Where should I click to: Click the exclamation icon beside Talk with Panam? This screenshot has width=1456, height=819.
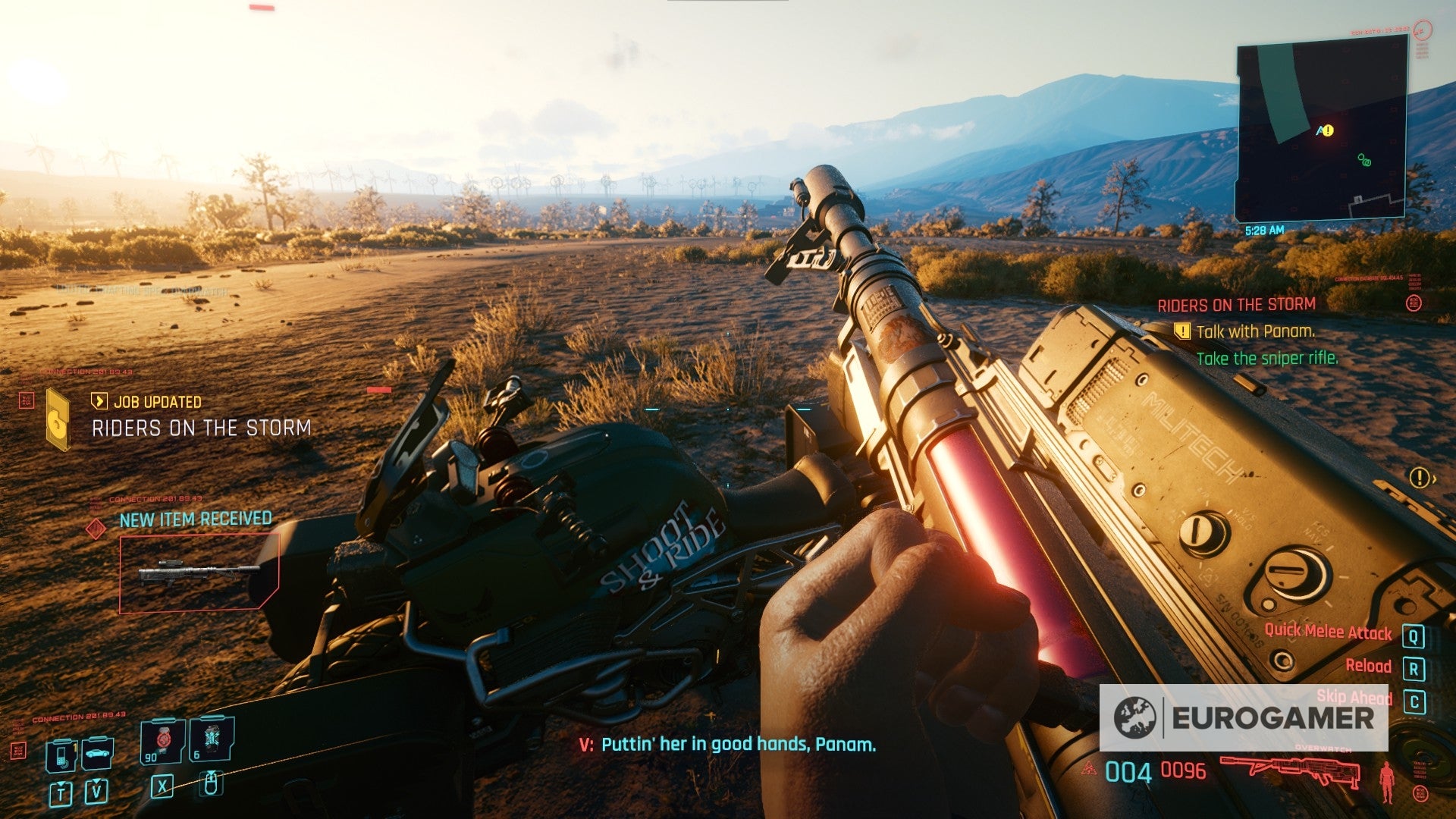[x=1181, y=332]
